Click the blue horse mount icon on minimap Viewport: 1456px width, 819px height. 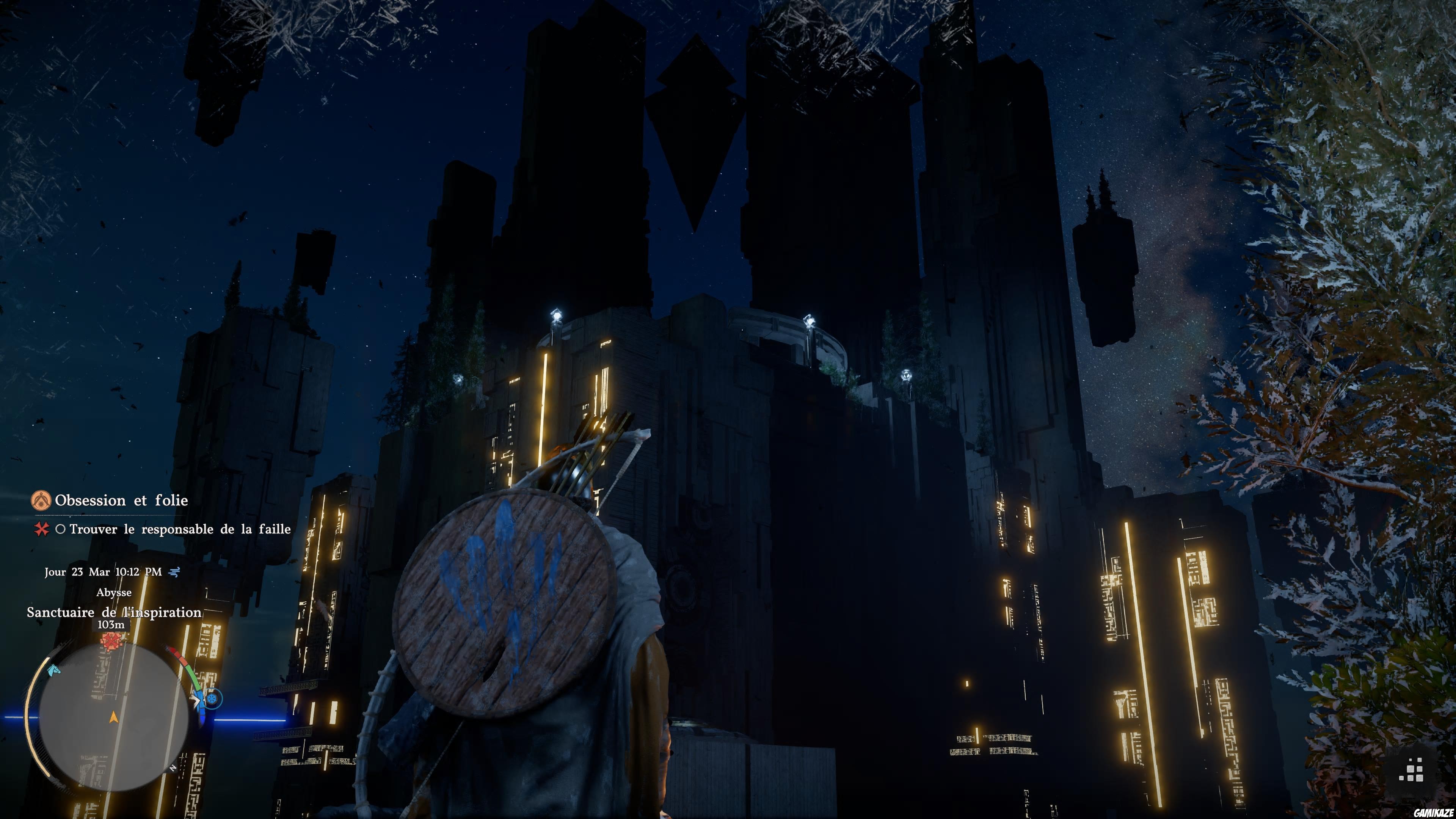[53, 670]
